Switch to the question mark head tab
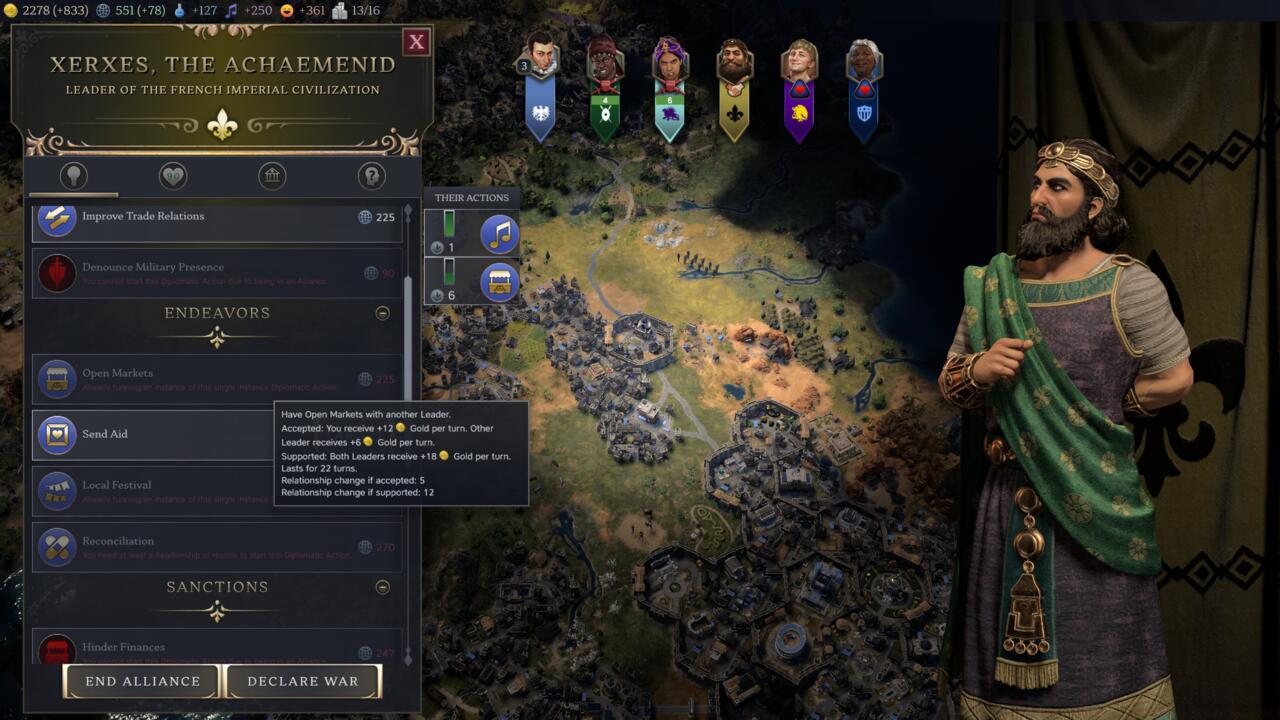 [371, 177]
